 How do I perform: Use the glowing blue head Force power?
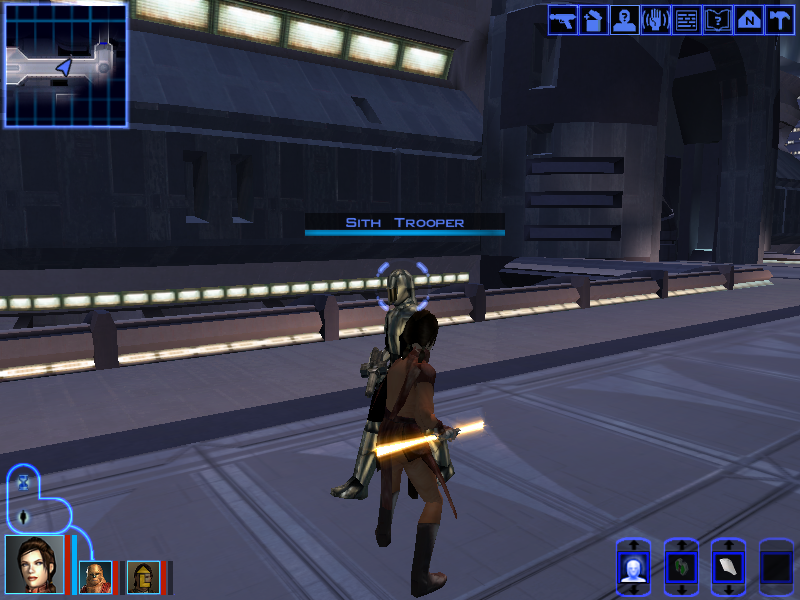click(632, 568)
